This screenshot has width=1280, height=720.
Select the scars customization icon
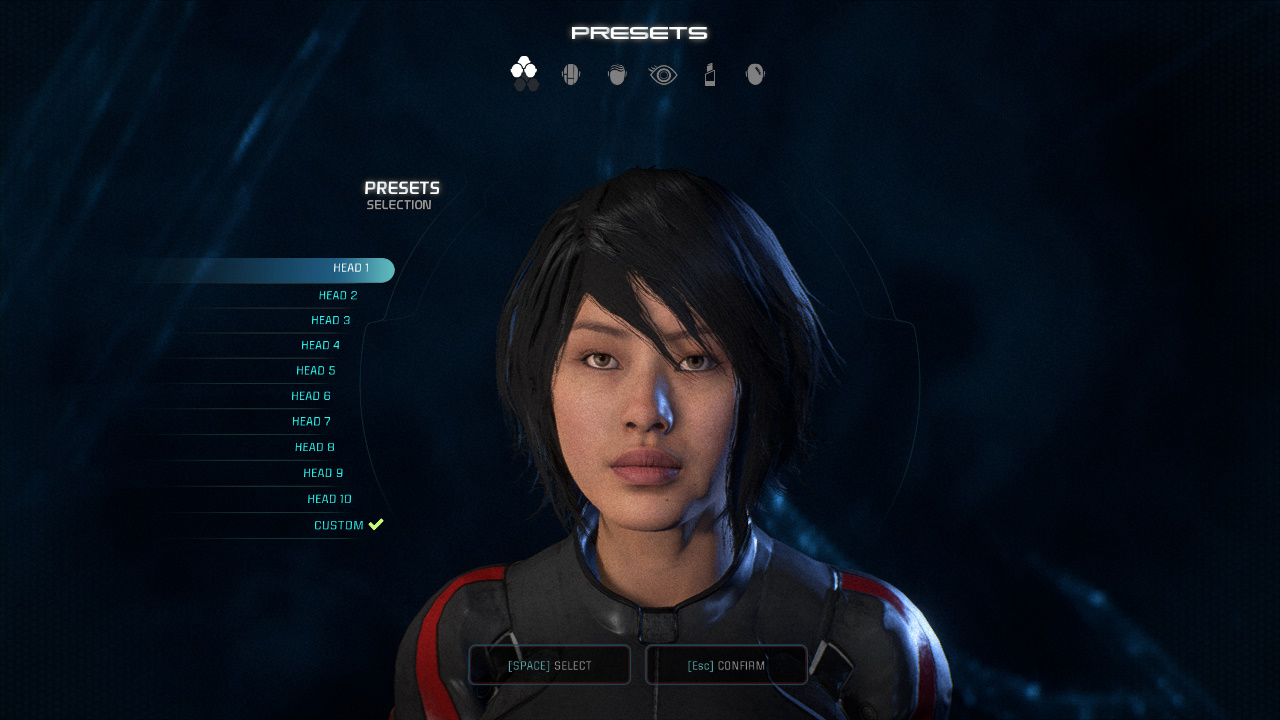pos(754,72)
